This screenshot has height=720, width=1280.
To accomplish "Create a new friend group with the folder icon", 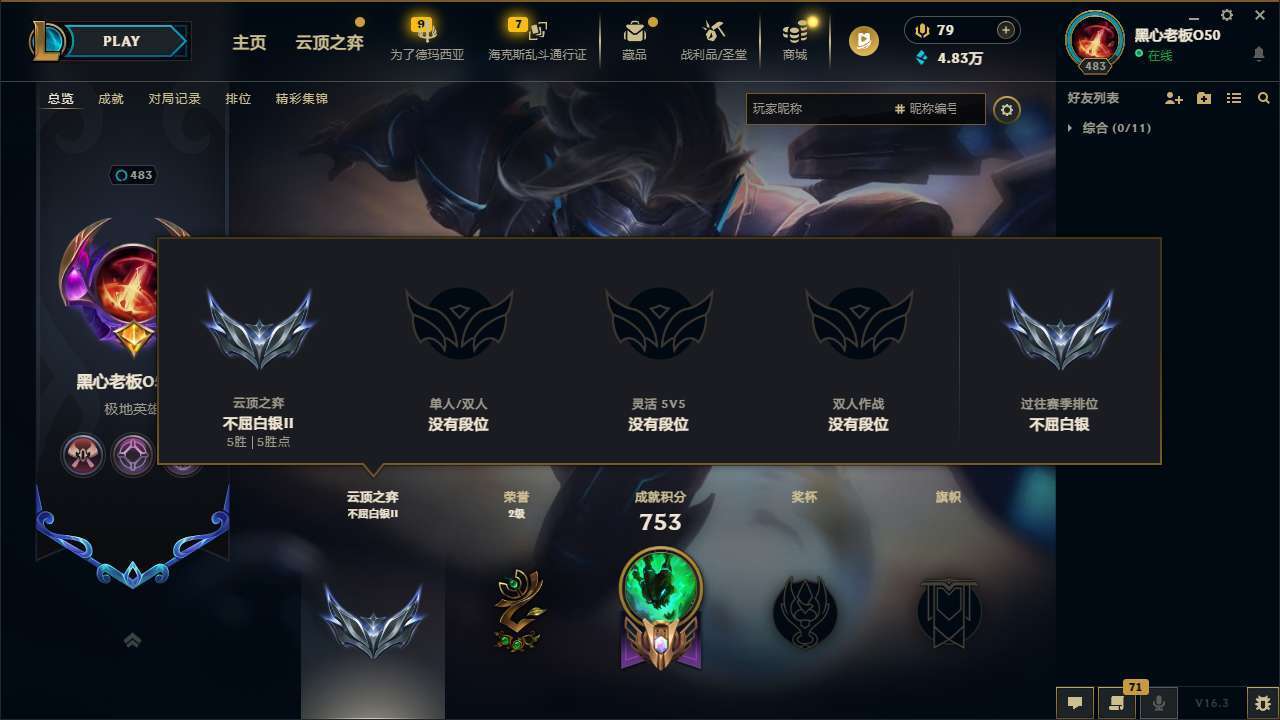I will click(x=1204, y=98).
